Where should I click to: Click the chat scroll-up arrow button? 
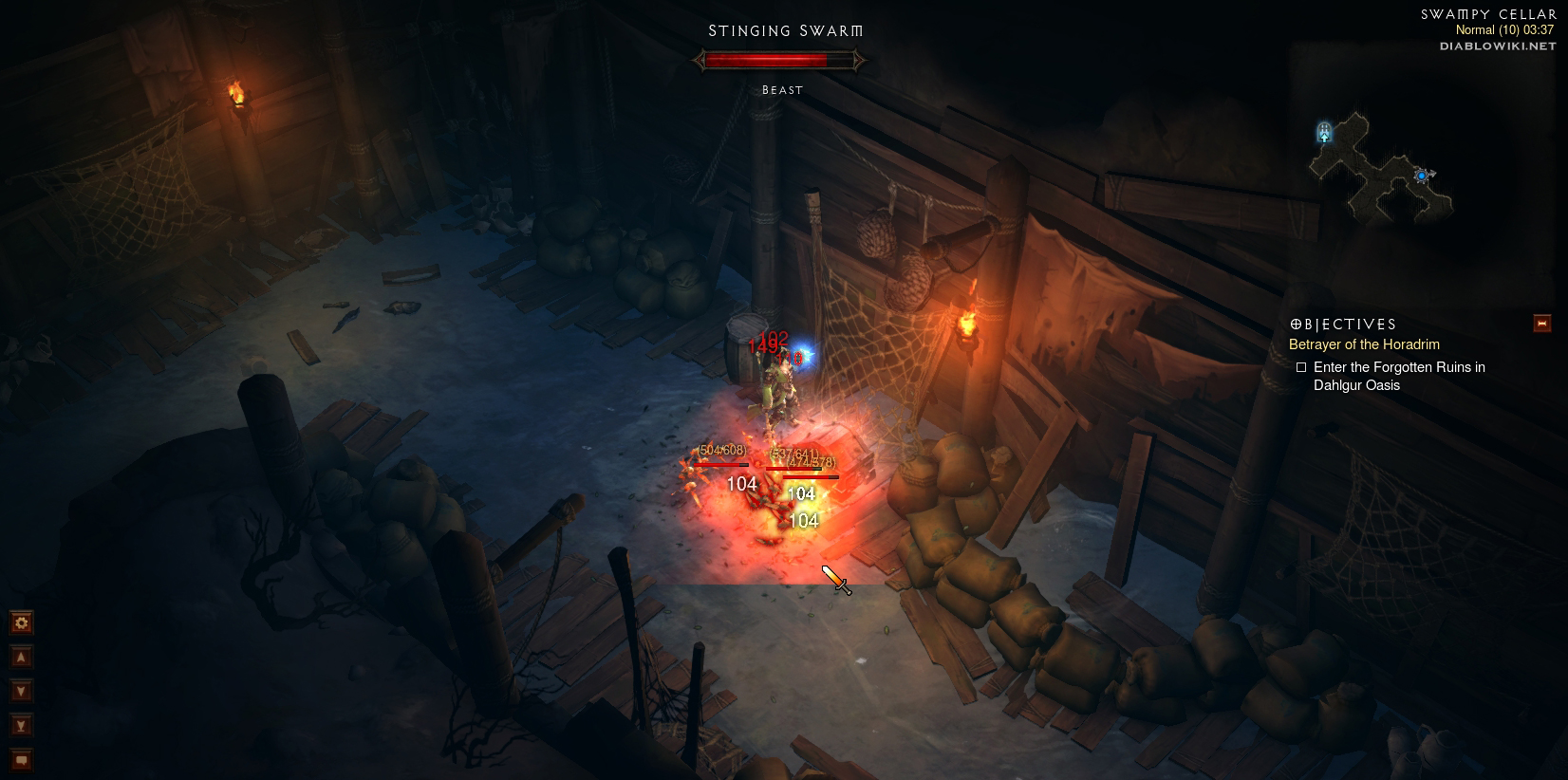click(21, 657)
